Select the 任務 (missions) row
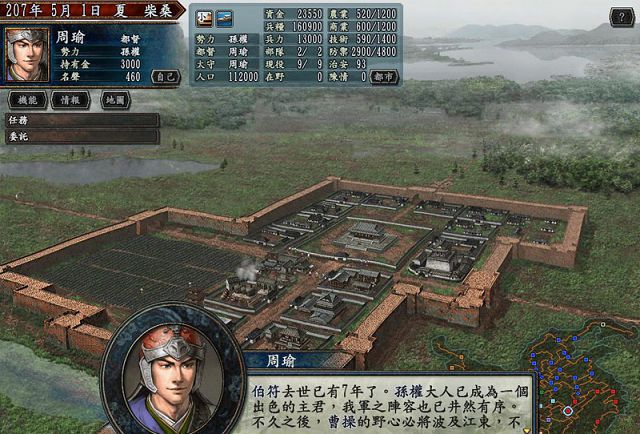The width and height of the screenshot is (640, 434). coord(82,120)
